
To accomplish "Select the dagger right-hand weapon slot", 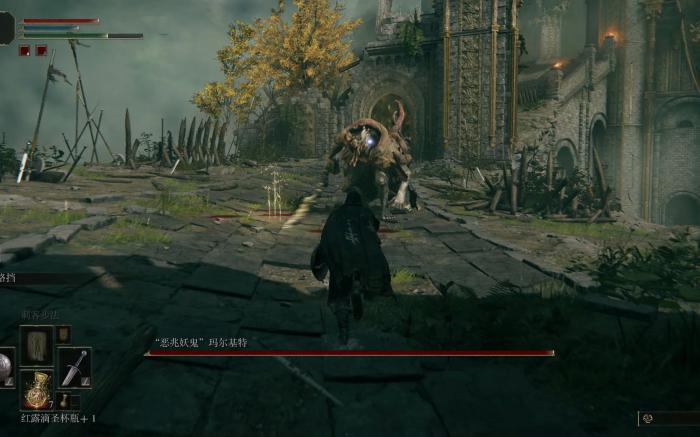I will point(74,367).
